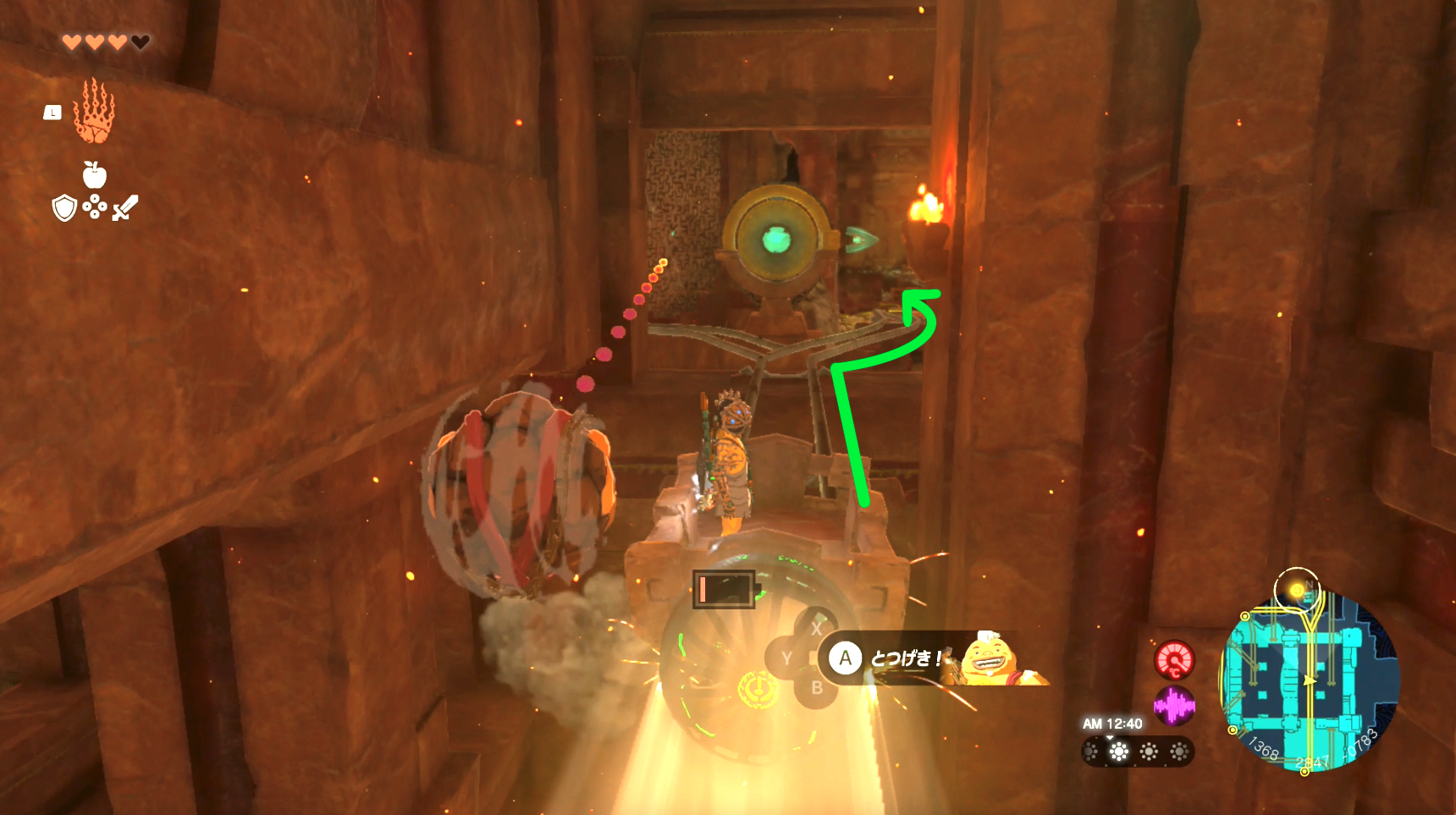The height and width of the screenshot is (815, 1456).
Task: Toggle the rightmost weather forecast segment
Action: pos(1179,752)
